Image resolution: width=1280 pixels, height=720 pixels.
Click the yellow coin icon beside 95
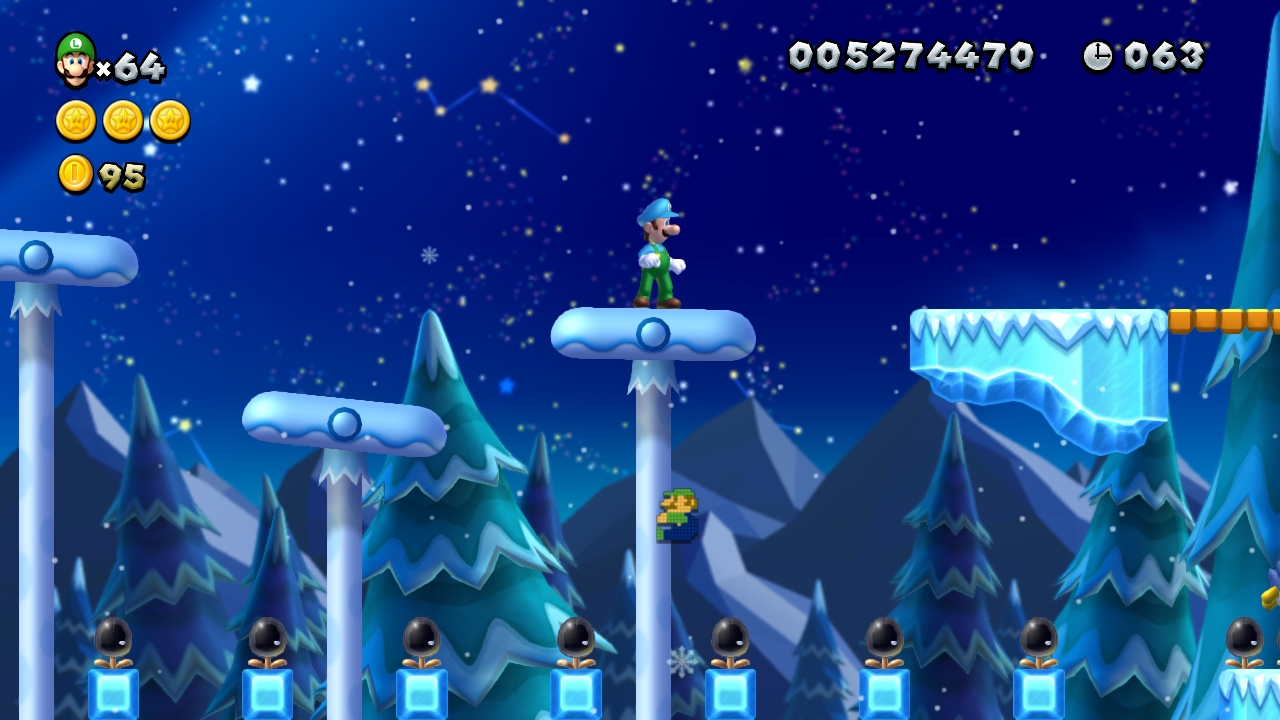click(x=74, y=173)
